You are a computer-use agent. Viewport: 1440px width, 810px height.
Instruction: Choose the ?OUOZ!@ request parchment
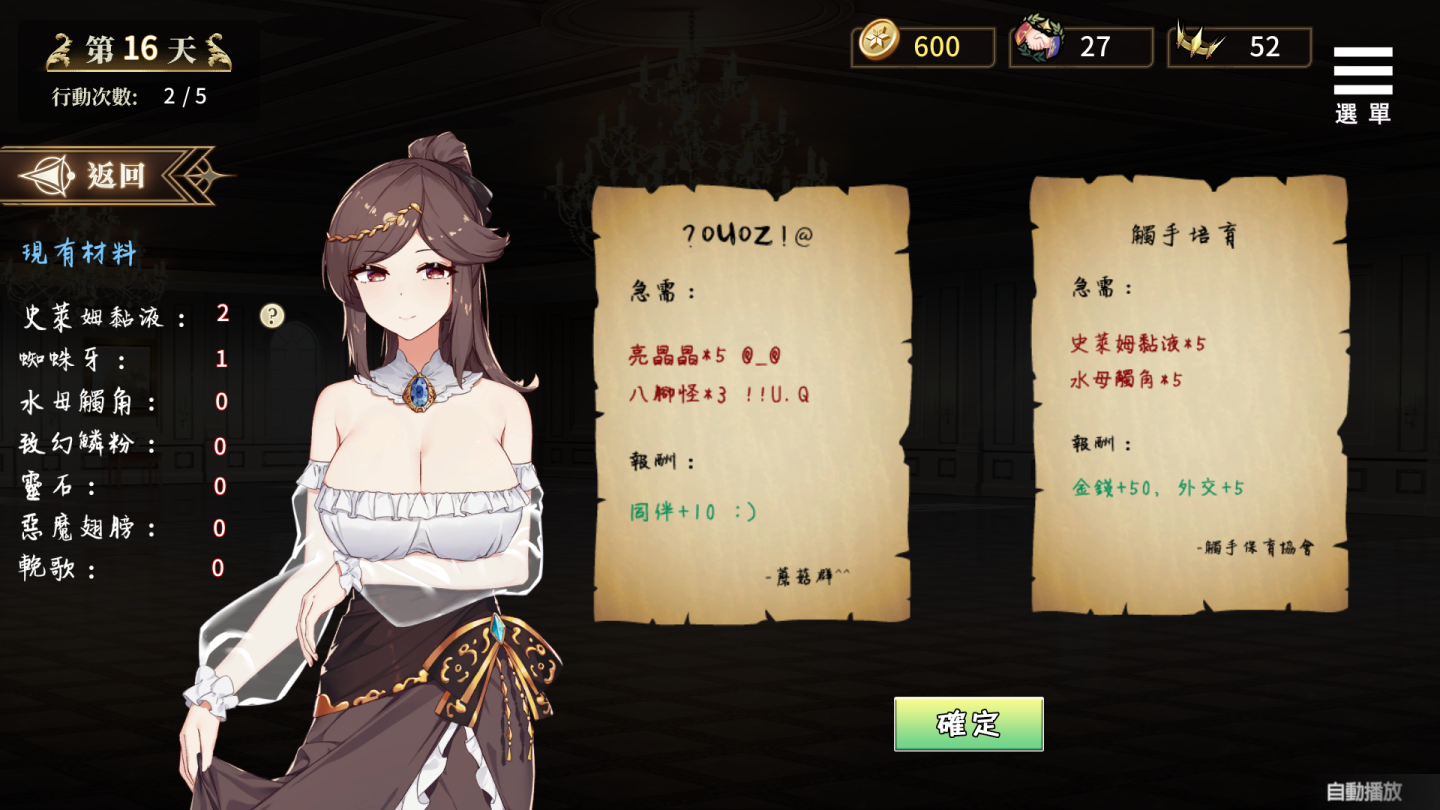pos(751,403)
